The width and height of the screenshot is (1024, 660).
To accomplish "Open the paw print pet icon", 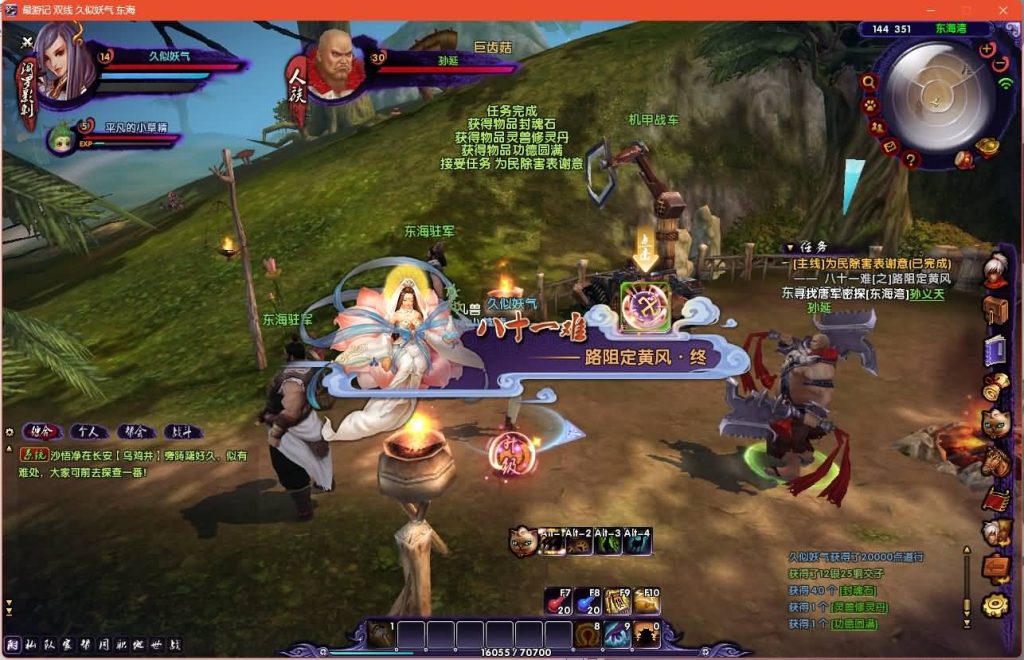I will click(871, 104).
